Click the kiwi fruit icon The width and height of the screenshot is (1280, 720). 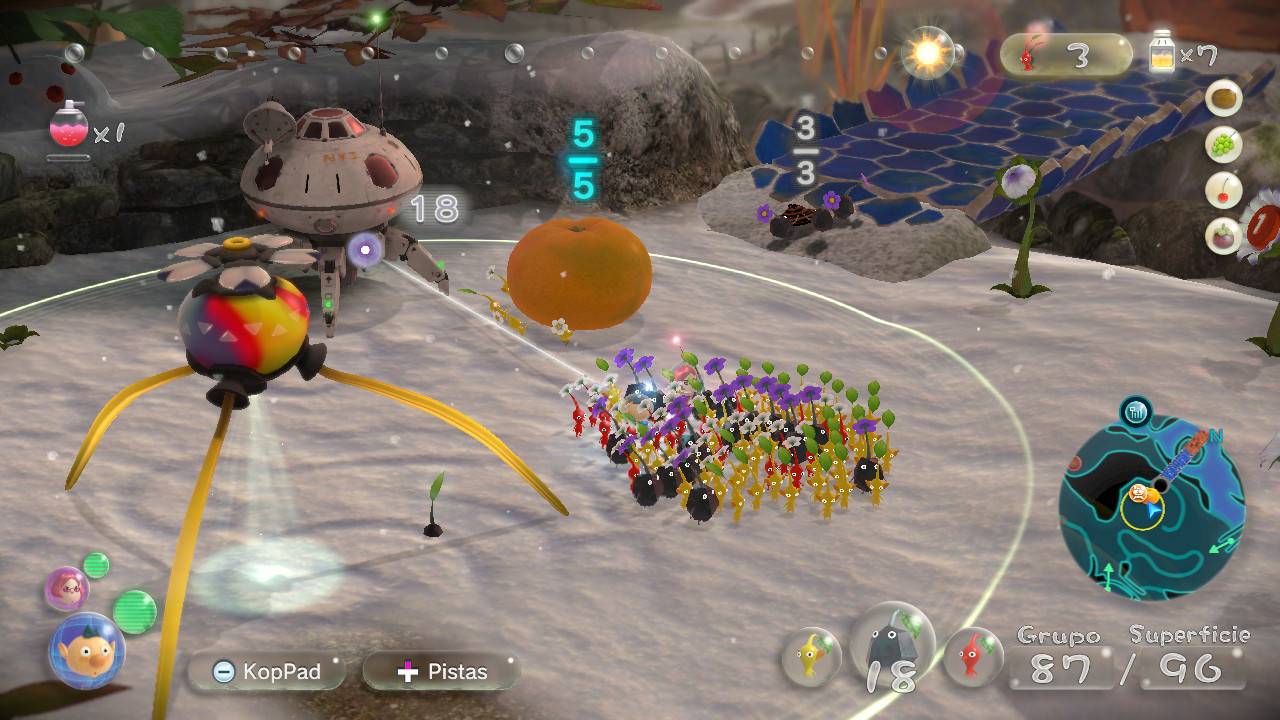[x=1223, y=99]
